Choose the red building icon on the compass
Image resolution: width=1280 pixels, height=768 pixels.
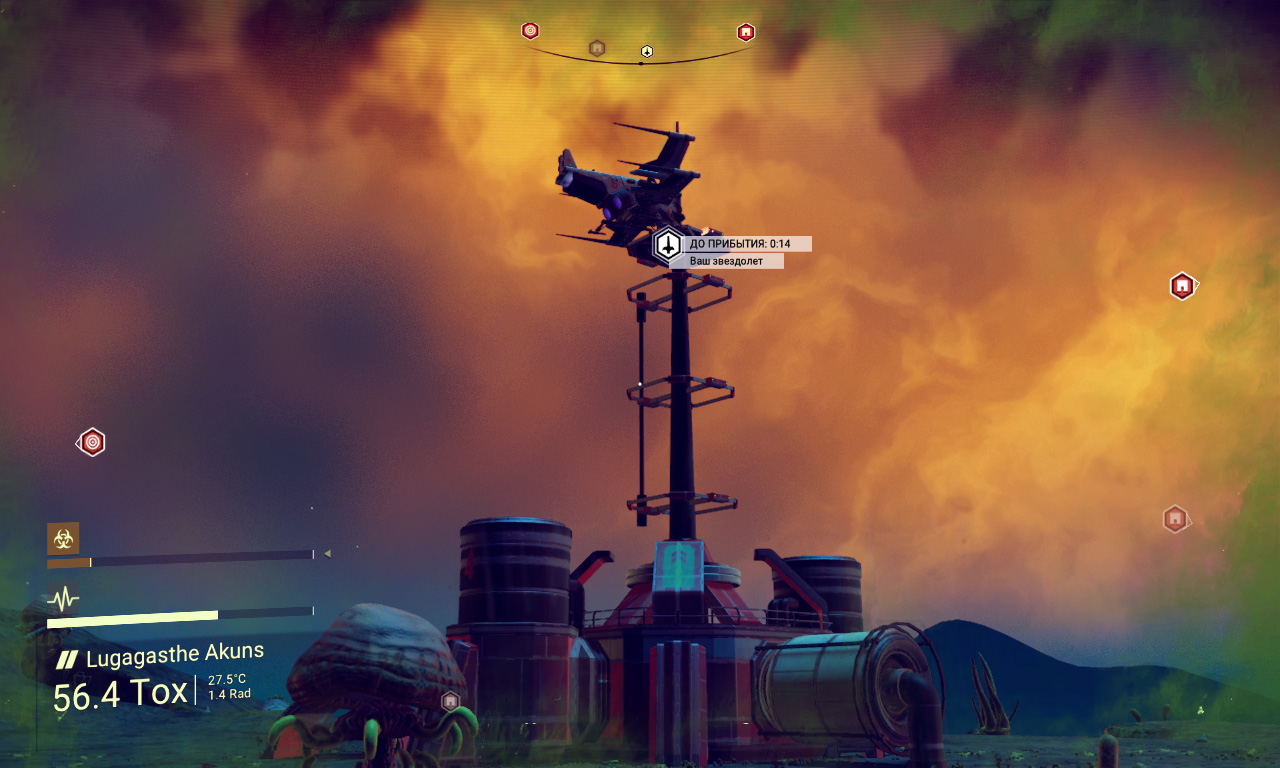coord(746,32)
